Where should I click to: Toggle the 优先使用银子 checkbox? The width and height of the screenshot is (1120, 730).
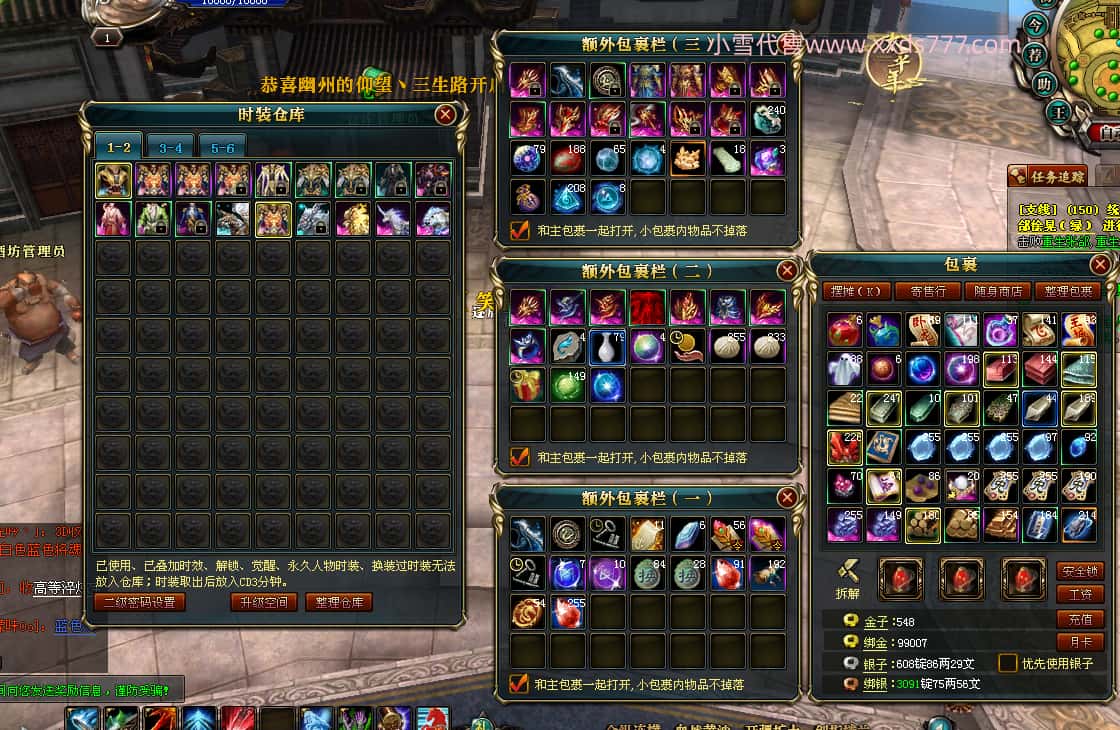(1006, 663)
